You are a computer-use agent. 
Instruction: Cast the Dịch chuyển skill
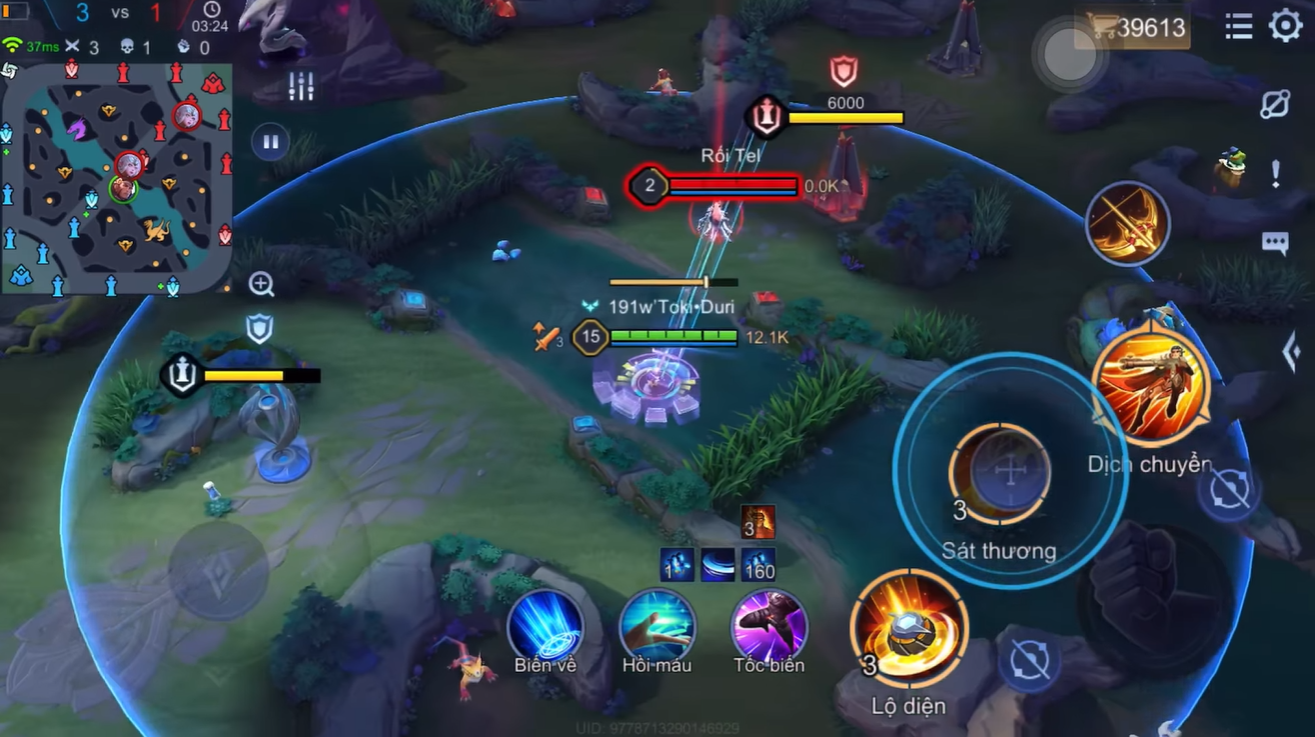pos(1150,387)
